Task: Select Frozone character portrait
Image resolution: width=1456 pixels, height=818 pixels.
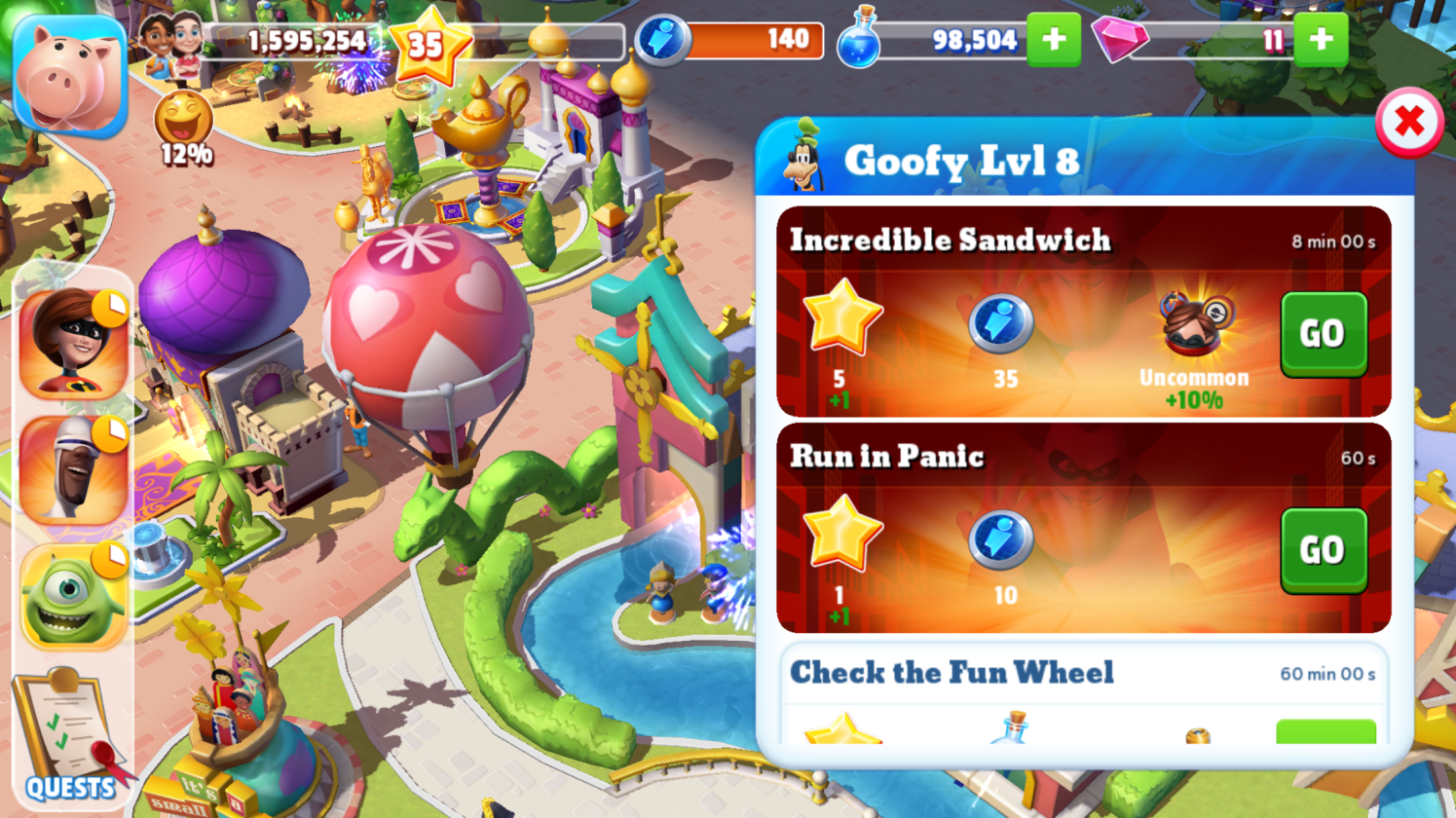Action: click(x=74, y=471)
